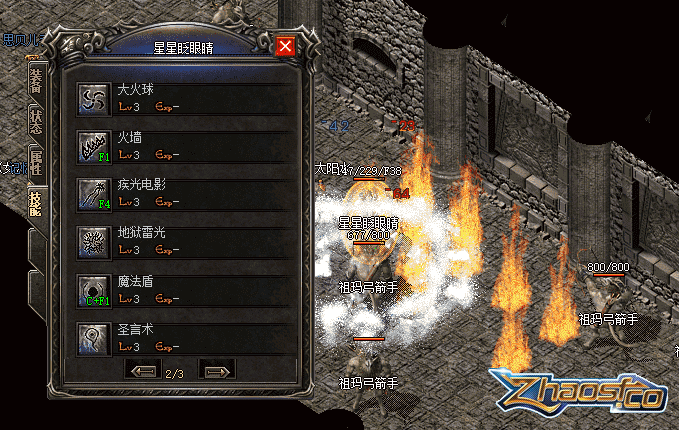Viewport: 679px width, 430px height.
Task: Show the 属性 attributes tab
Action: pos(37,166)
